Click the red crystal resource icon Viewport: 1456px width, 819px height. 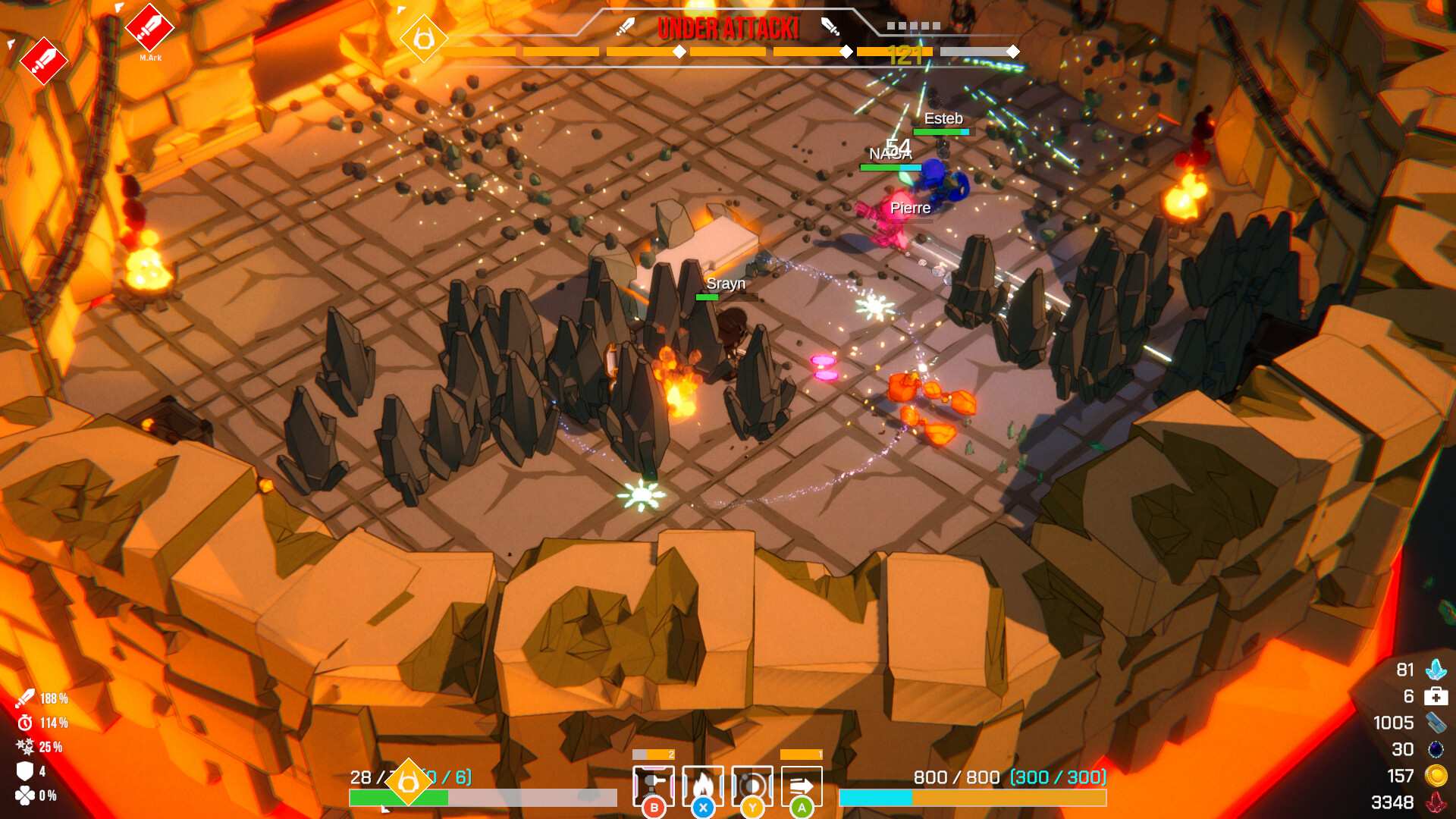click(x=1436, y=802)
